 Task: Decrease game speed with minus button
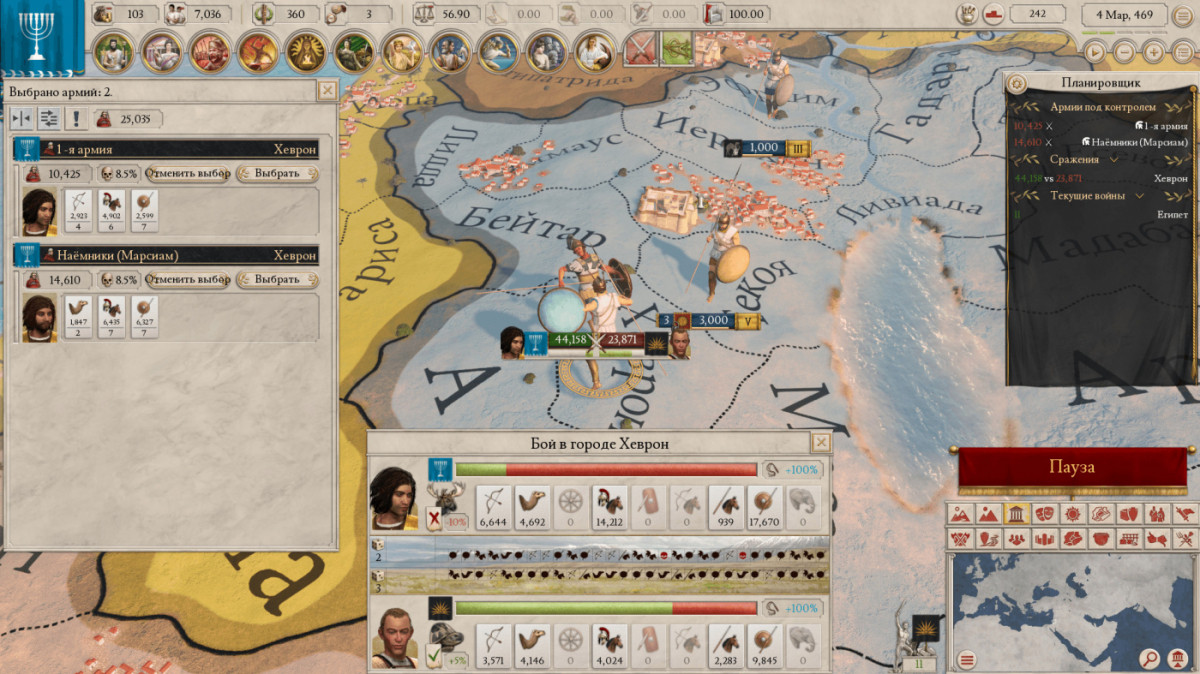pos(1125,52)
